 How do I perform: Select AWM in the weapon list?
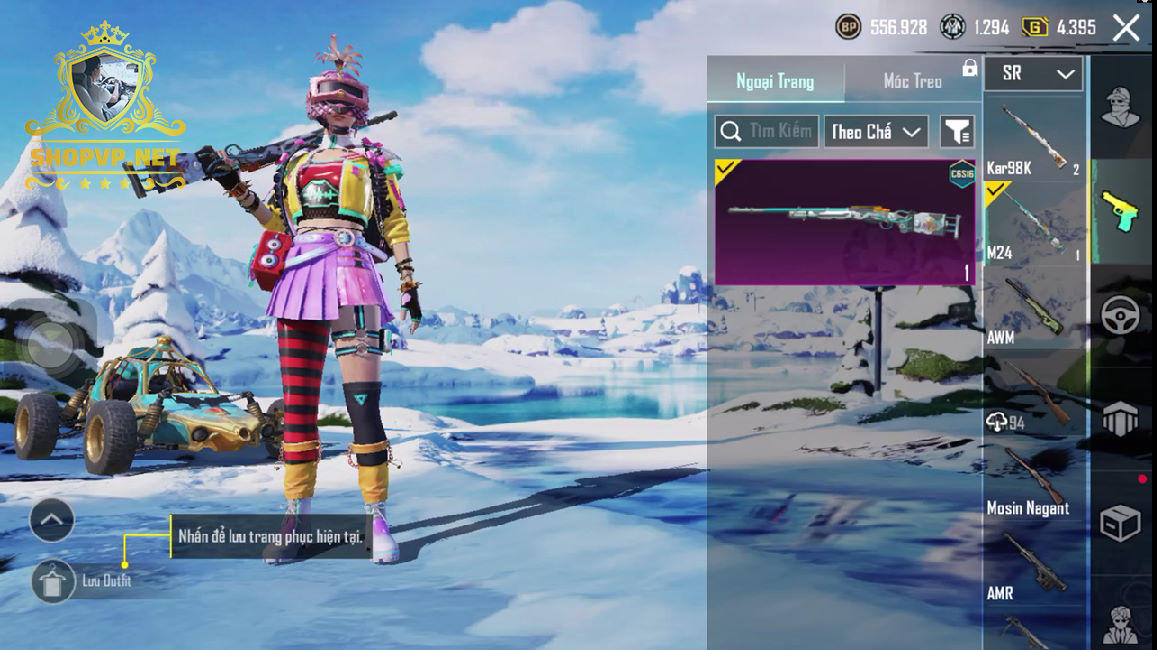(x=1033, y=308)
